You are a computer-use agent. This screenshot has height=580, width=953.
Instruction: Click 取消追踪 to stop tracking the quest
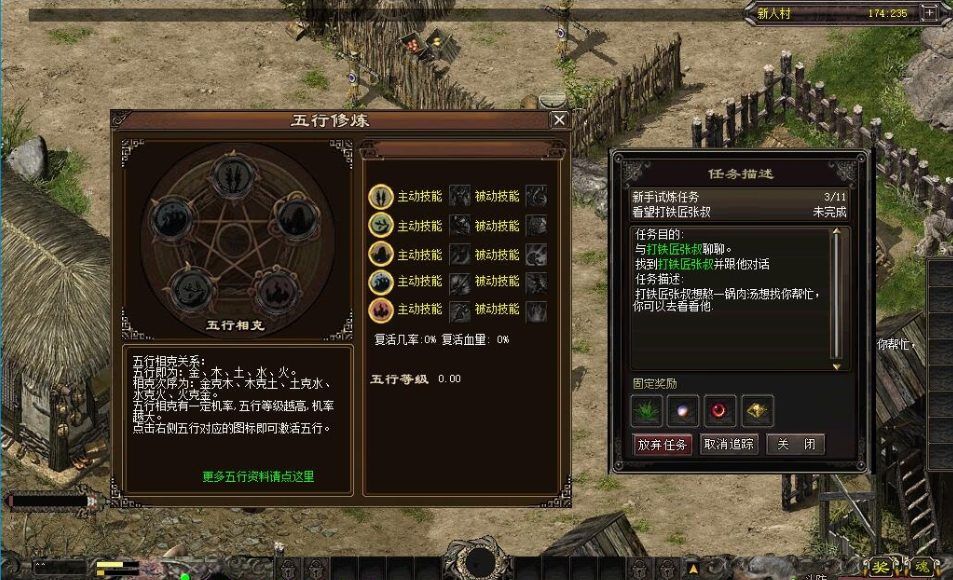pos(729,445)
